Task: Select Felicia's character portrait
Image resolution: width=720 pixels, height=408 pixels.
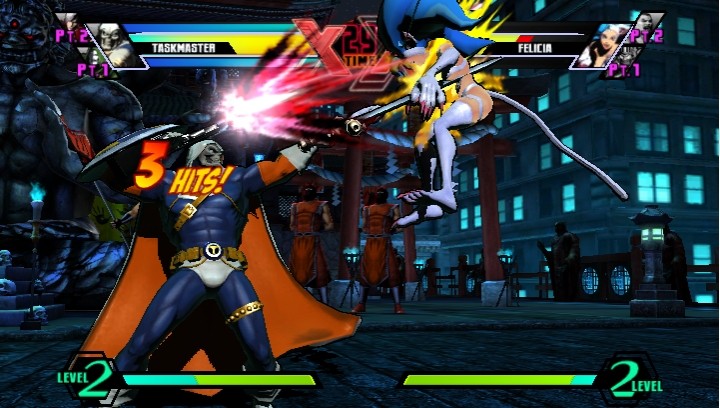Action: point(607,44)
